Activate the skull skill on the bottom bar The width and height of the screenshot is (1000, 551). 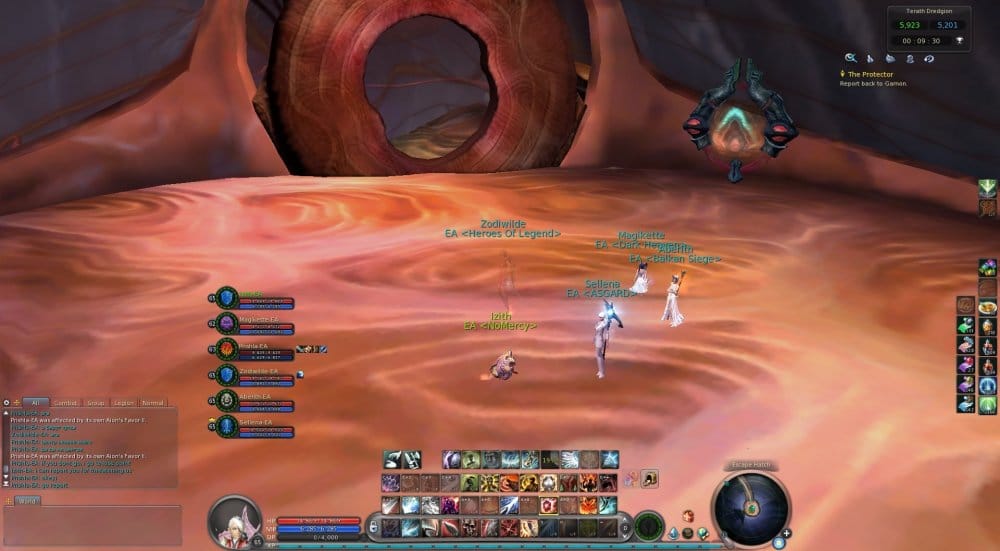pos(470,527)
